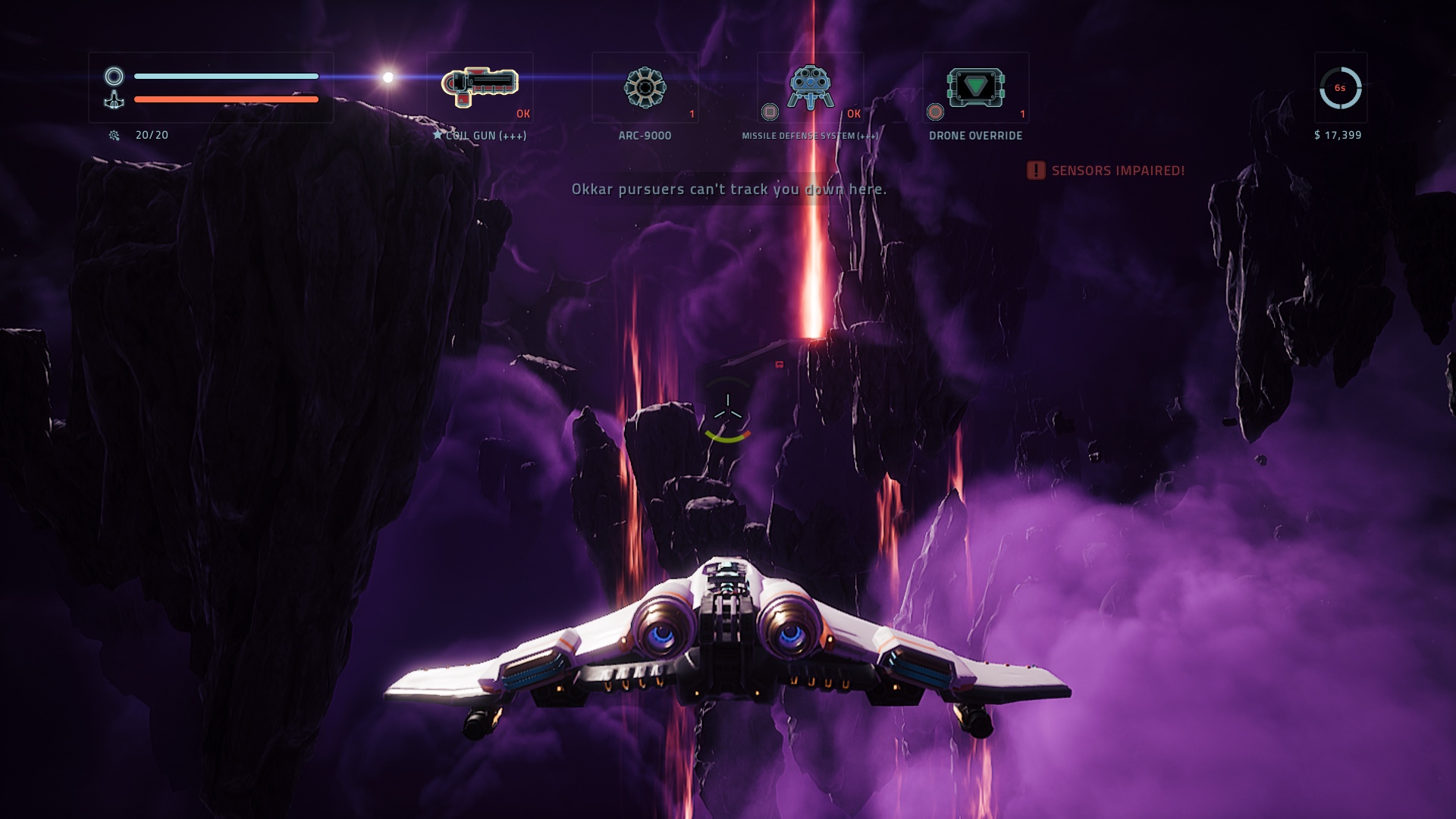Viewport: 1456px width, 819px height.
Task: Click the circle button prompt on Drone Override
Action: (x=935, y=112)
